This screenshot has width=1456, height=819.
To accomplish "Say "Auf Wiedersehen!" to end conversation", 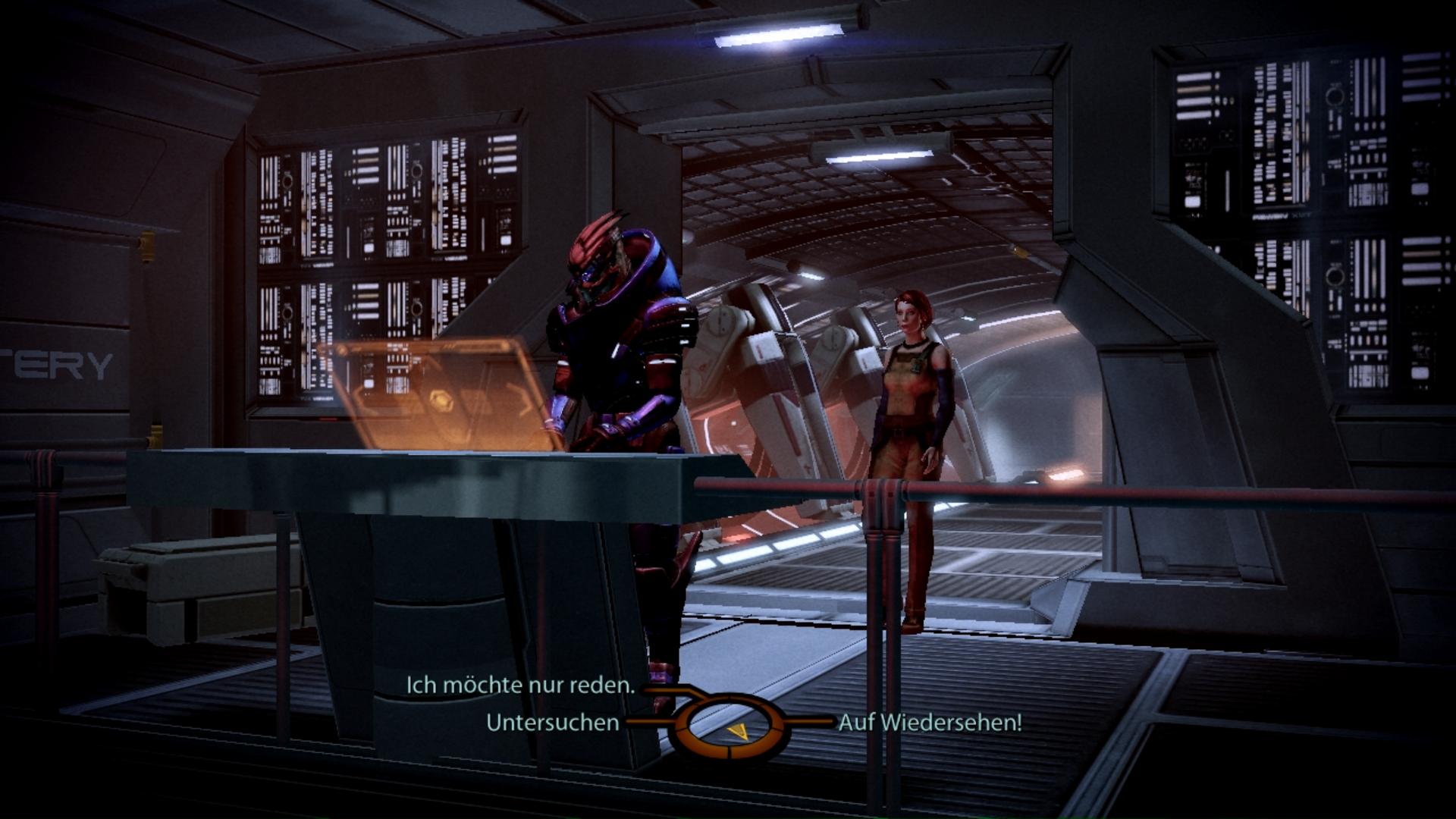I will pos(930,723).
